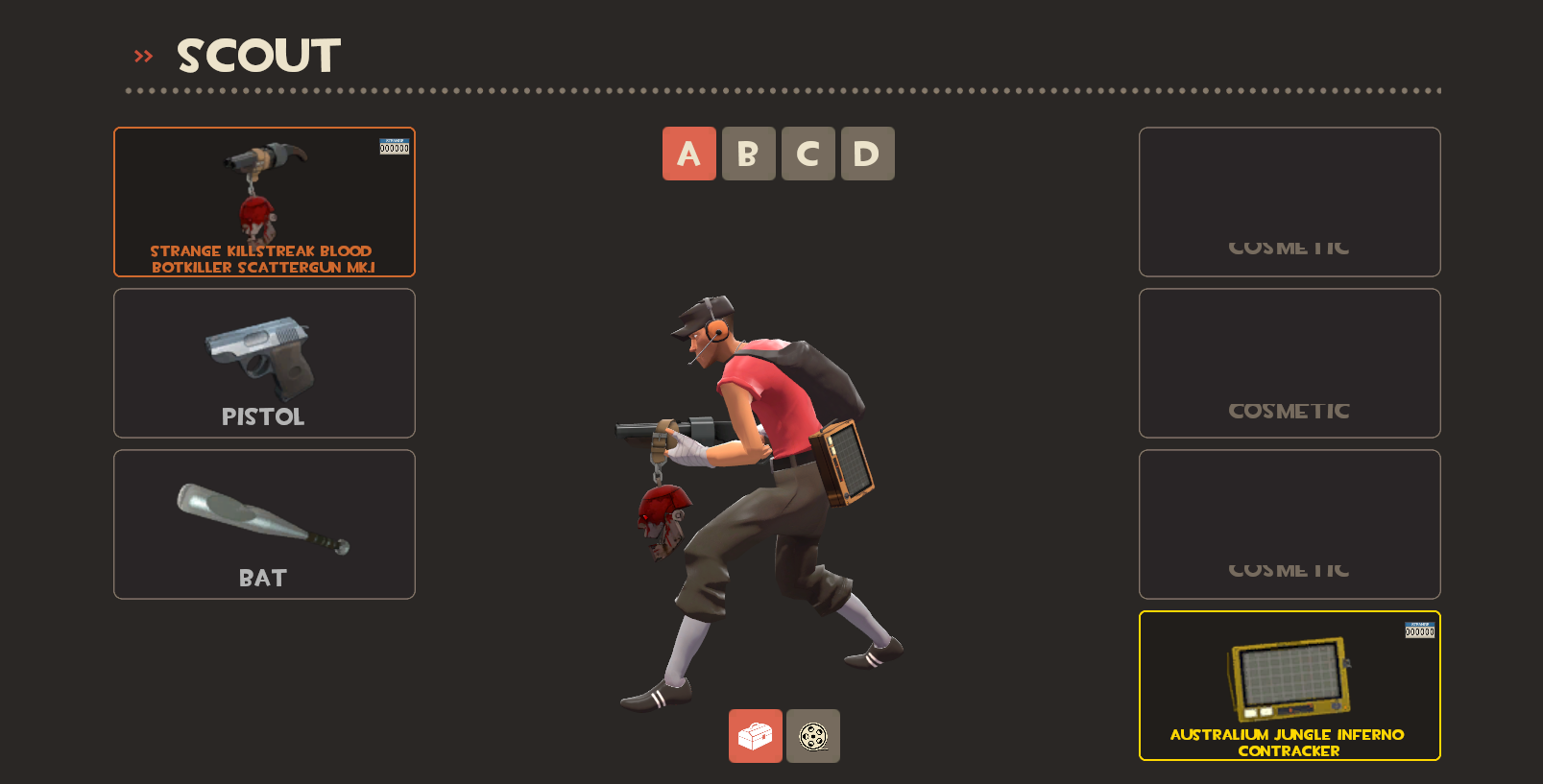Select the bottom empty Cosmetic slot
This screenshot has width=1543, height=784.
pos(1290,524)
